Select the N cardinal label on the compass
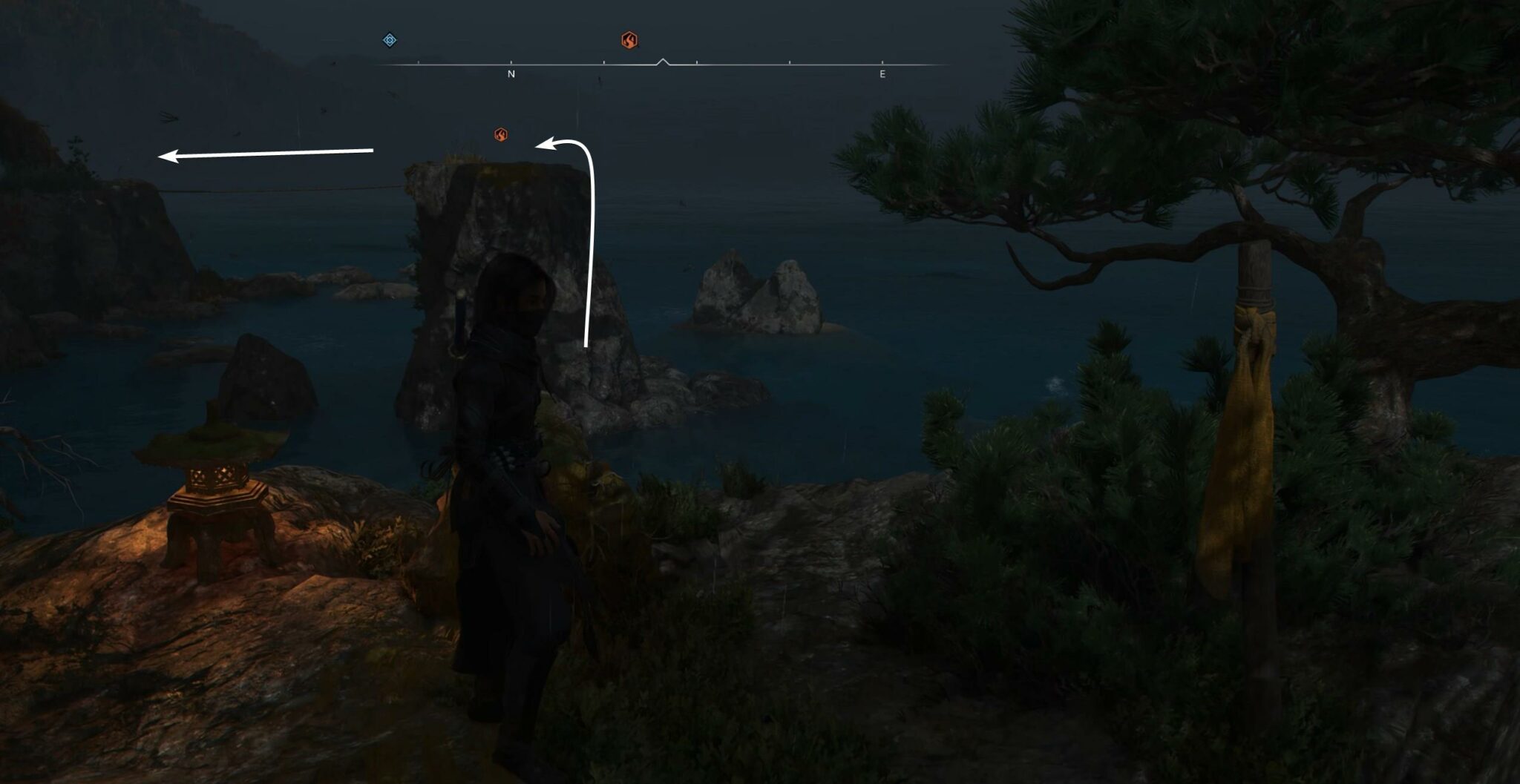 pos(511,74)
